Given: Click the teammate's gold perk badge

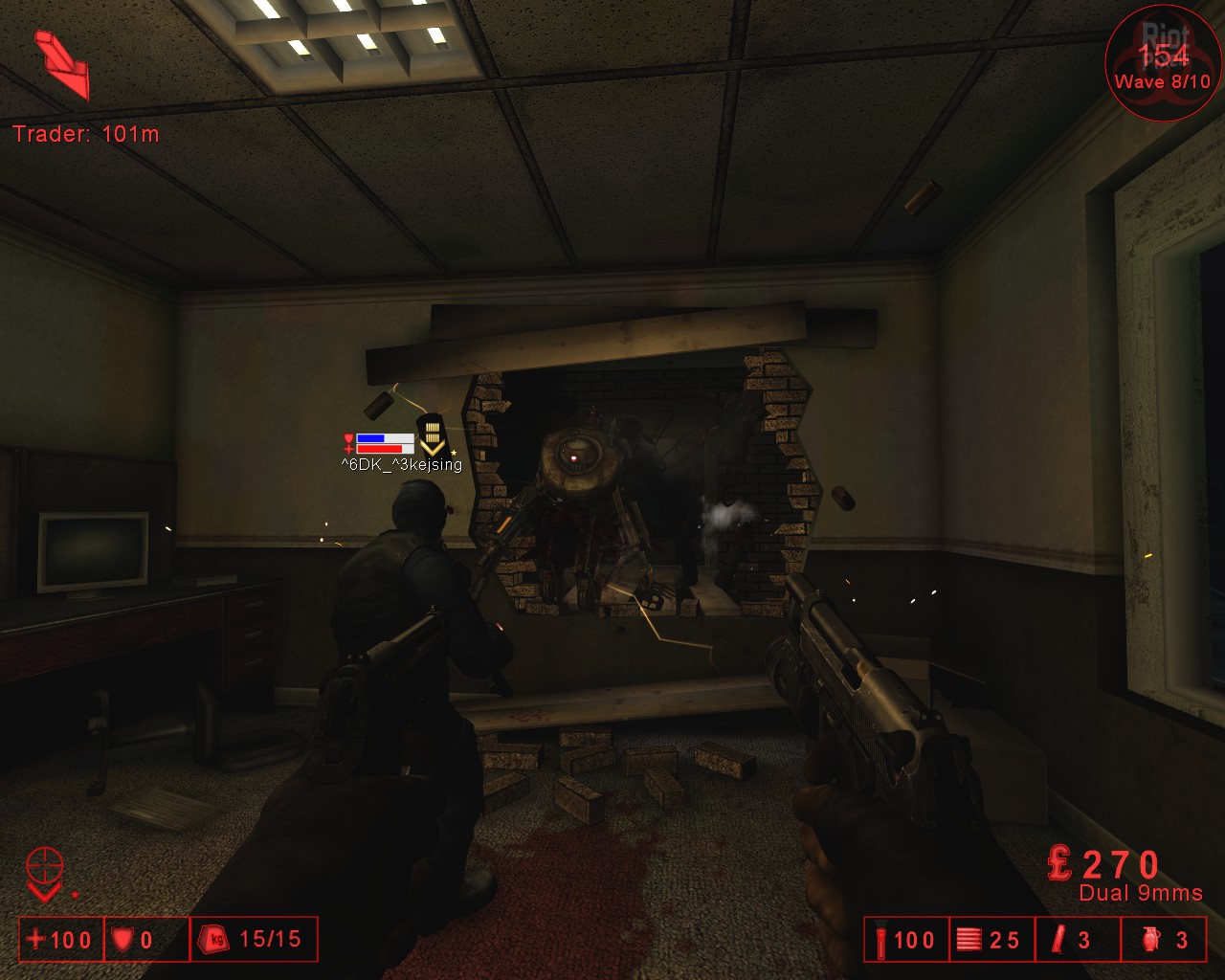Looking at the screenshot, I should 433,436.
